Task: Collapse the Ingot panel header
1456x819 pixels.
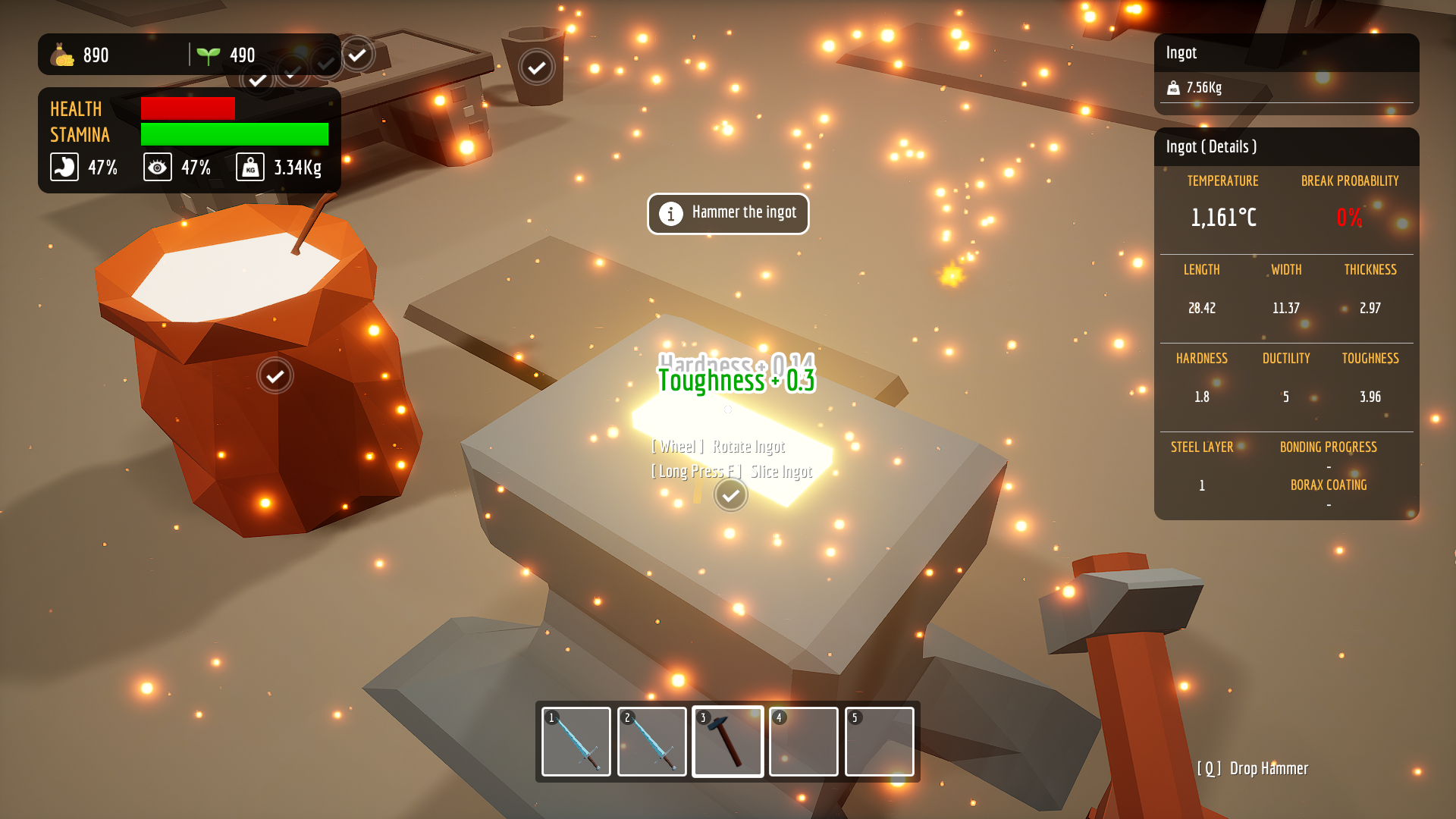Action: tap(1180, 52)
